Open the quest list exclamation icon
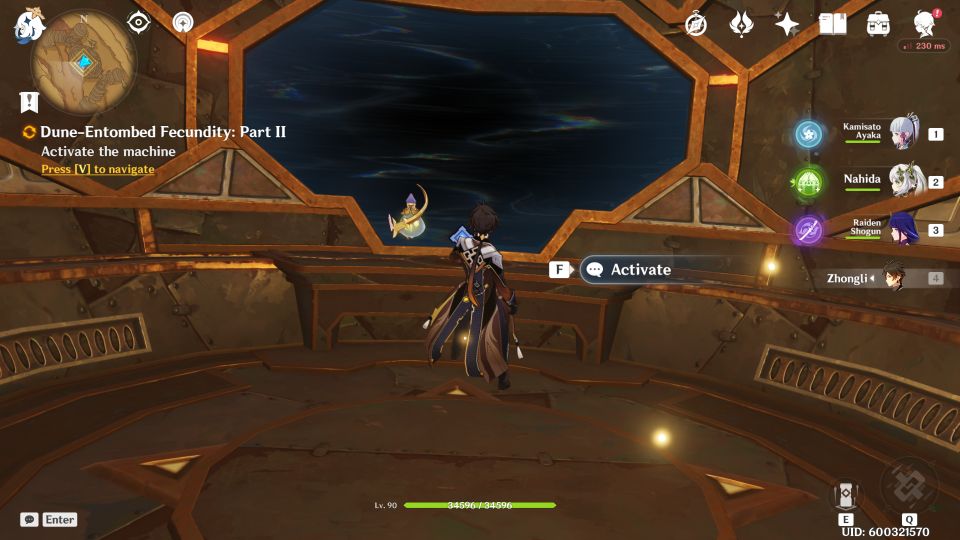Screen dimensions: 960x540 [29, 101]
